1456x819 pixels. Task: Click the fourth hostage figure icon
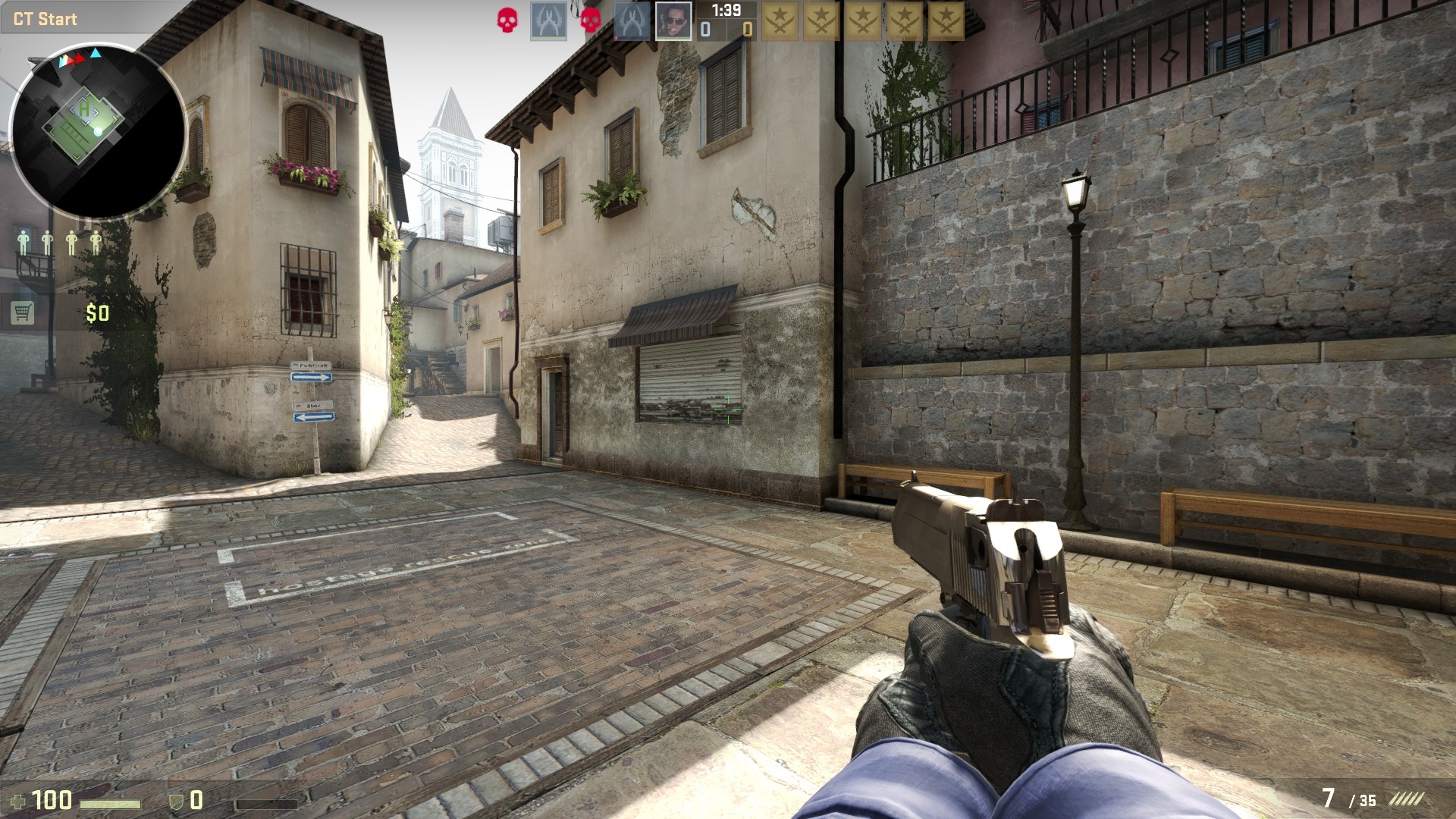pos(96,242)
